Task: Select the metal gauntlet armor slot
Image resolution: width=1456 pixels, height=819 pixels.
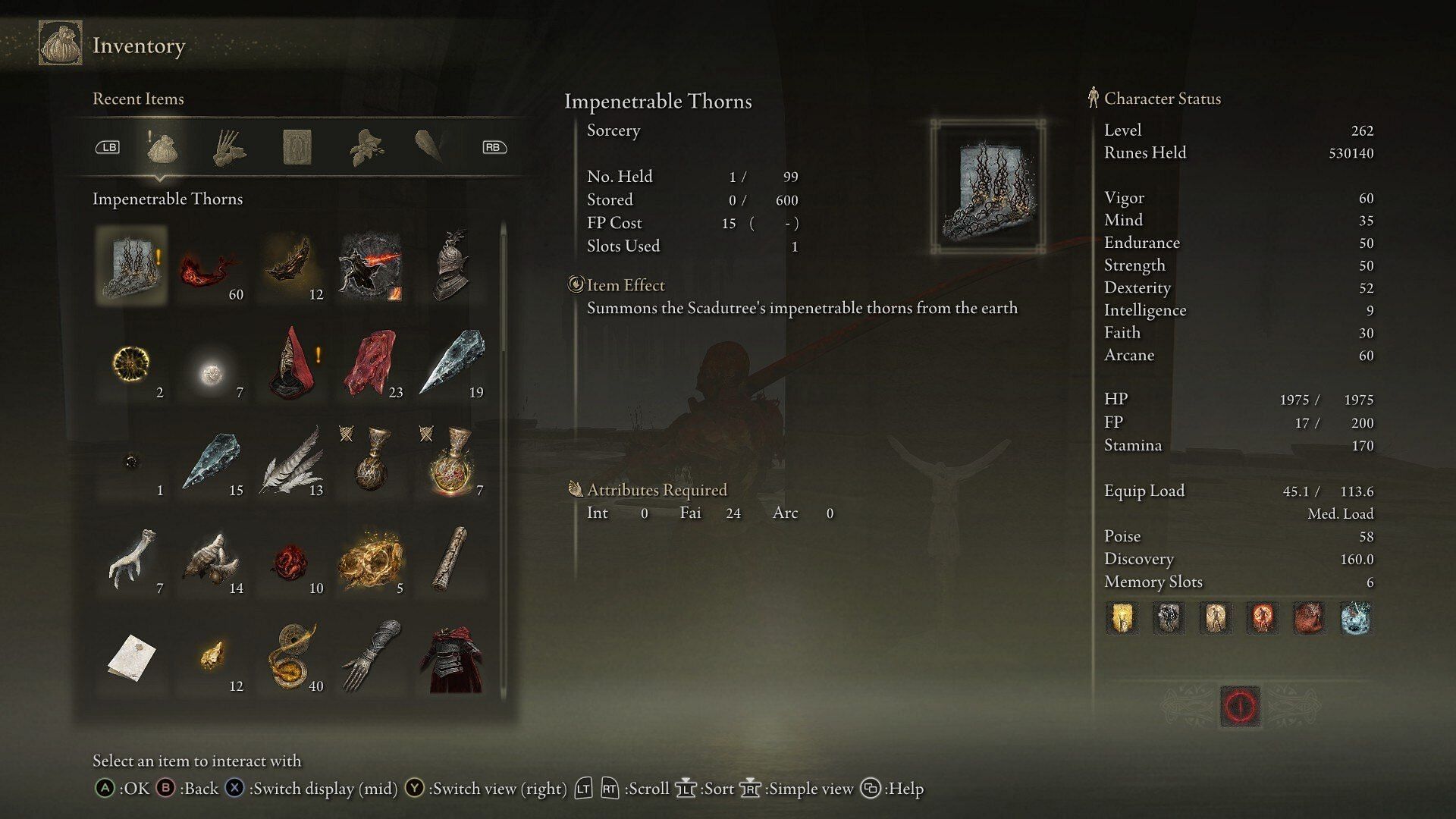Action: [x=371, y=657]
